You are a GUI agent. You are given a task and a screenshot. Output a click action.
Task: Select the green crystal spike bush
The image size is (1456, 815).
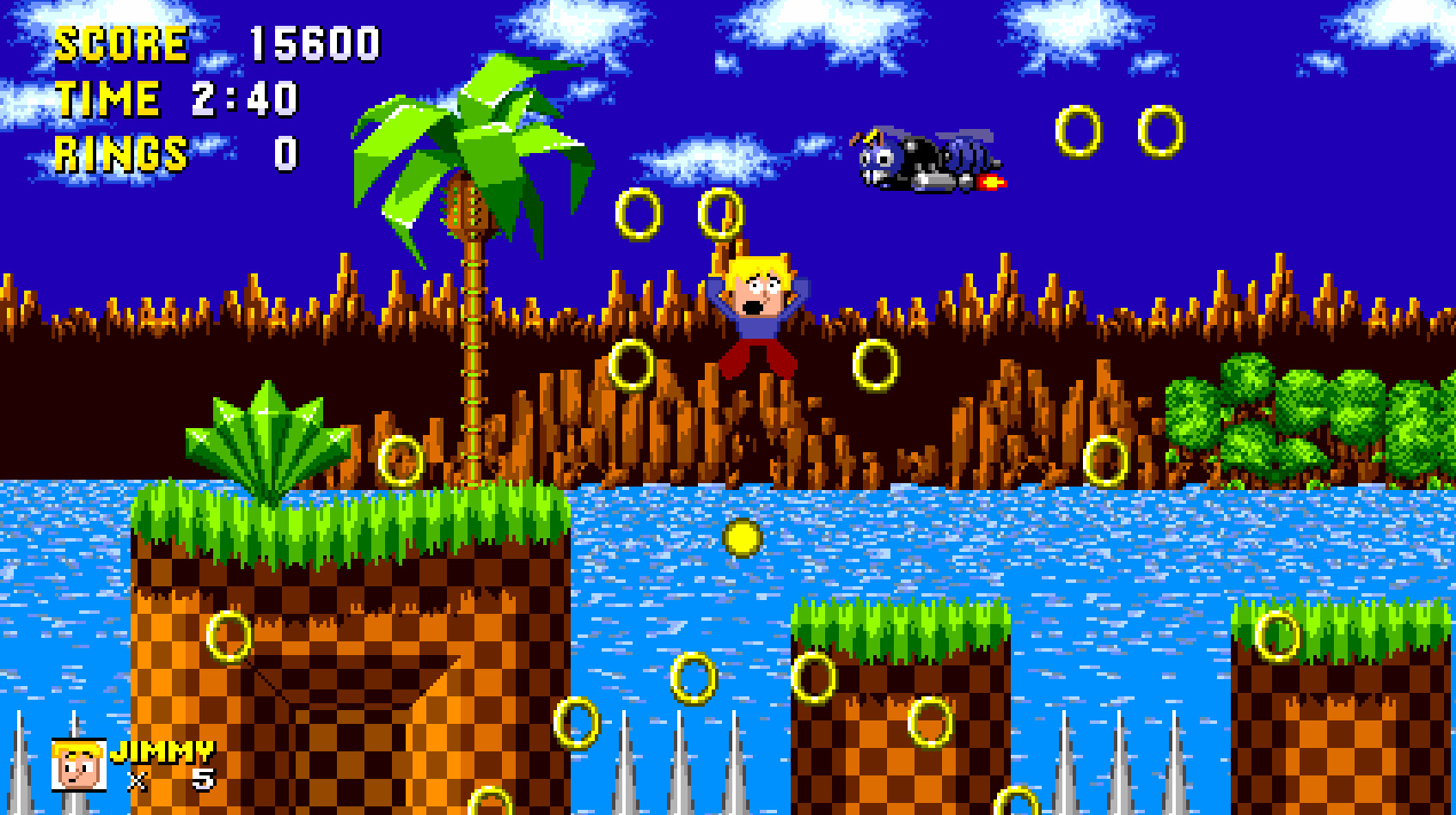(266, 438)
